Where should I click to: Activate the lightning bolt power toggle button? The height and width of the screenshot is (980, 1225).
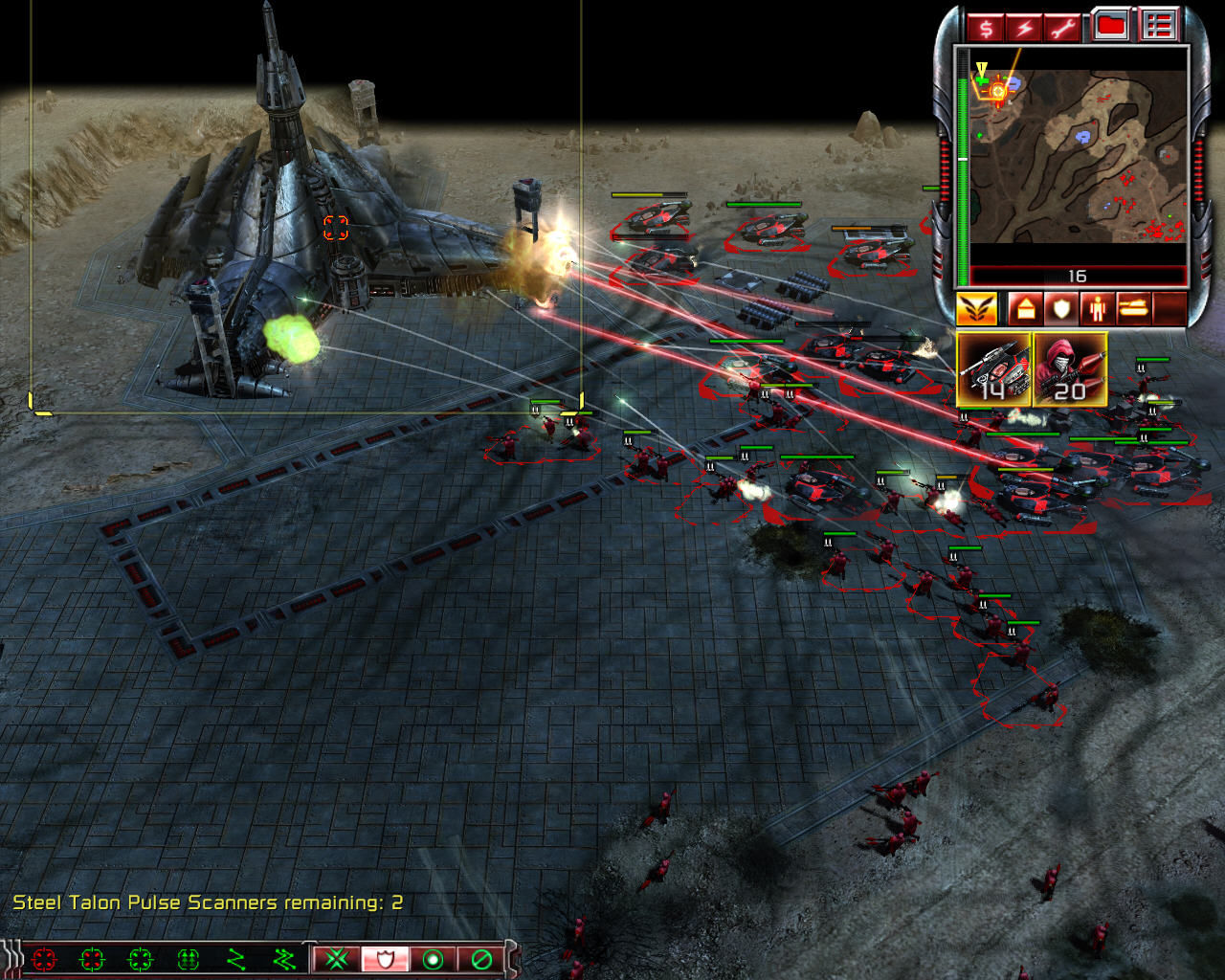coord(1024,27)
